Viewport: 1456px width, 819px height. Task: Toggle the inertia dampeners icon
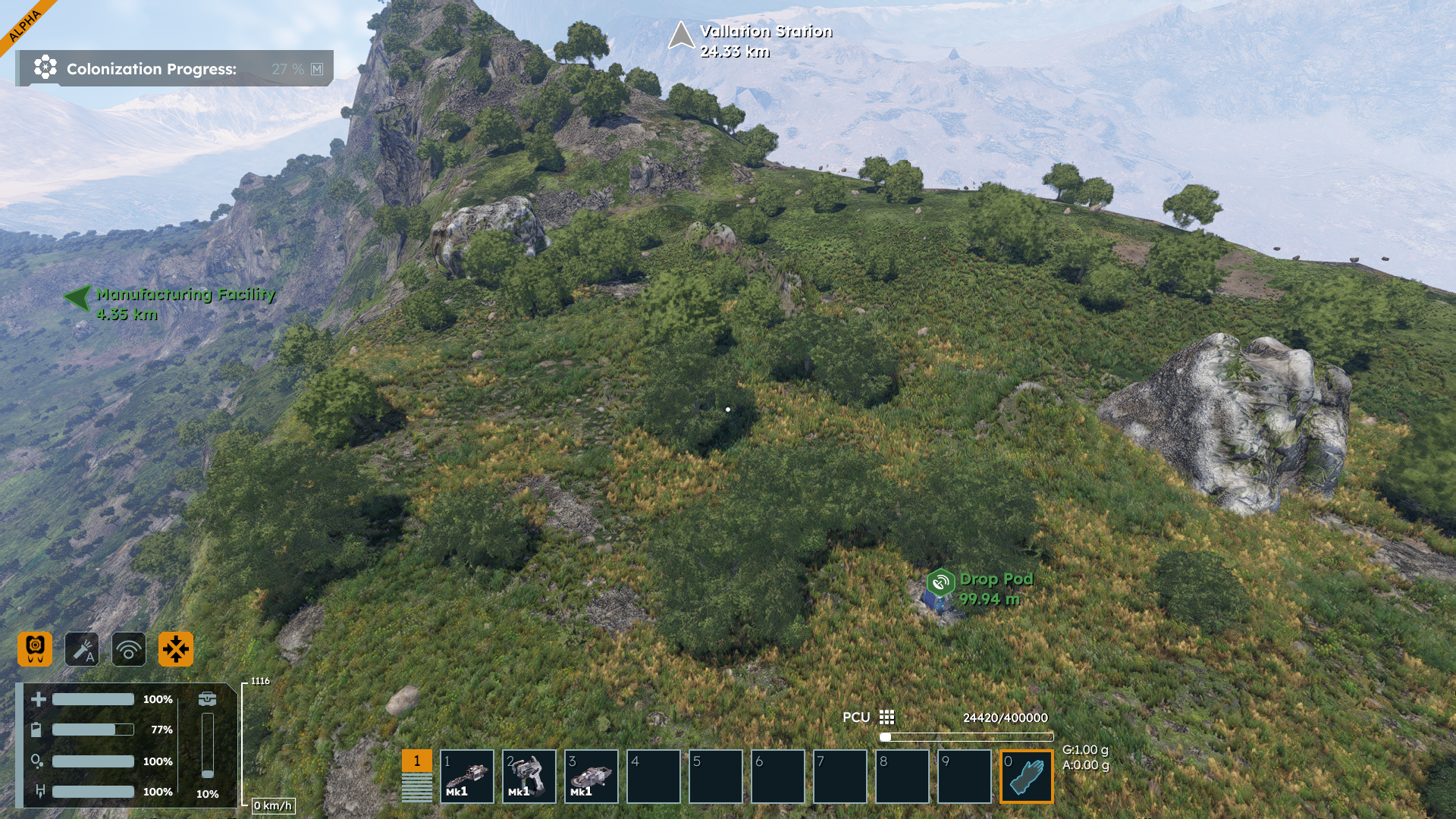point(176,649)
